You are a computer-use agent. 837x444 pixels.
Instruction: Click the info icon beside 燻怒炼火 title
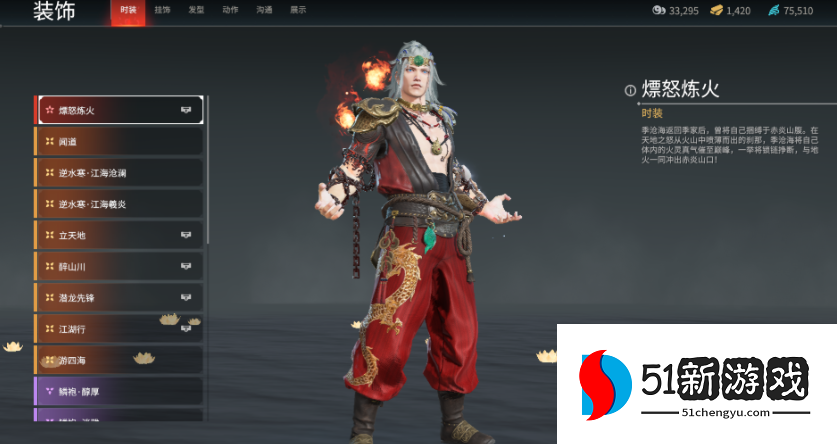tap(630, 91)
